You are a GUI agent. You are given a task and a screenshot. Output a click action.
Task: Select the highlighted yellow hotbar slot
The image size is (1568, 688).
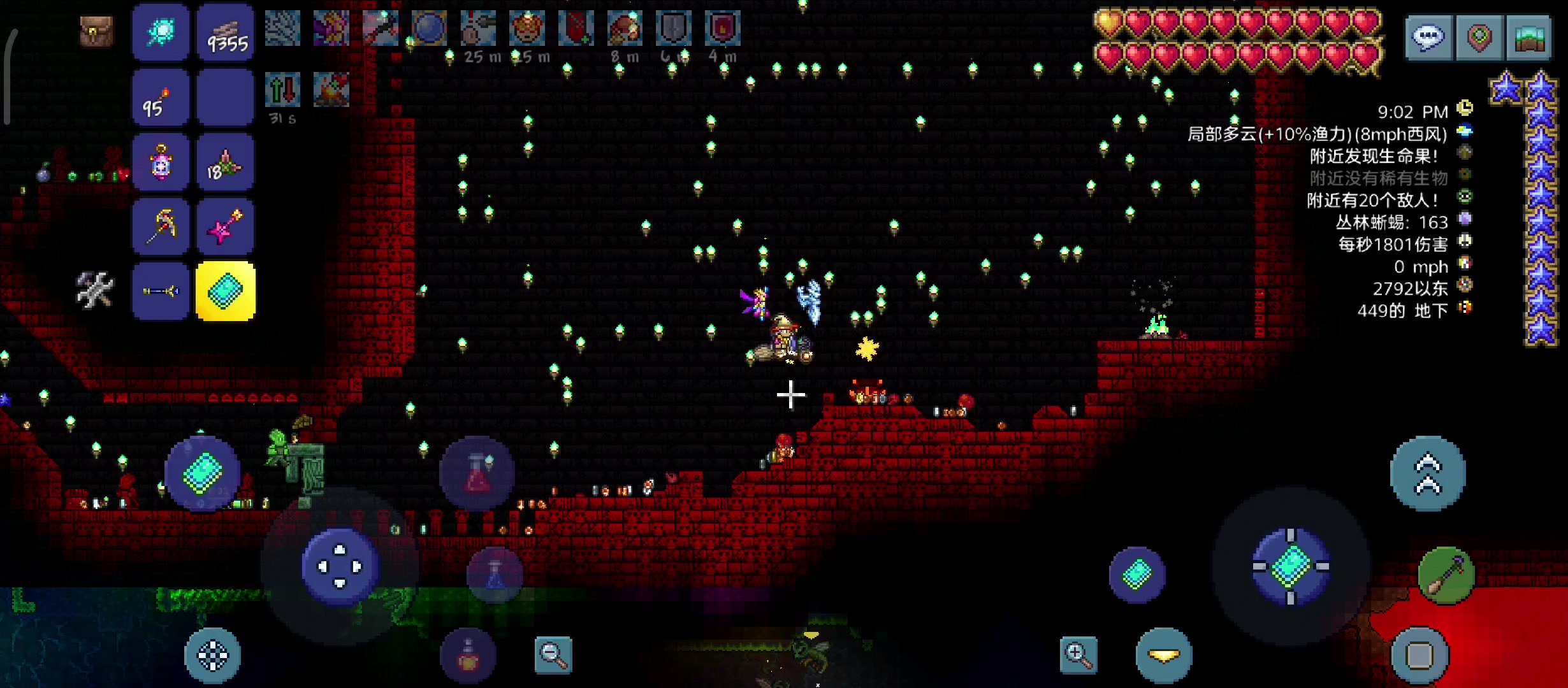pos(226,291)
